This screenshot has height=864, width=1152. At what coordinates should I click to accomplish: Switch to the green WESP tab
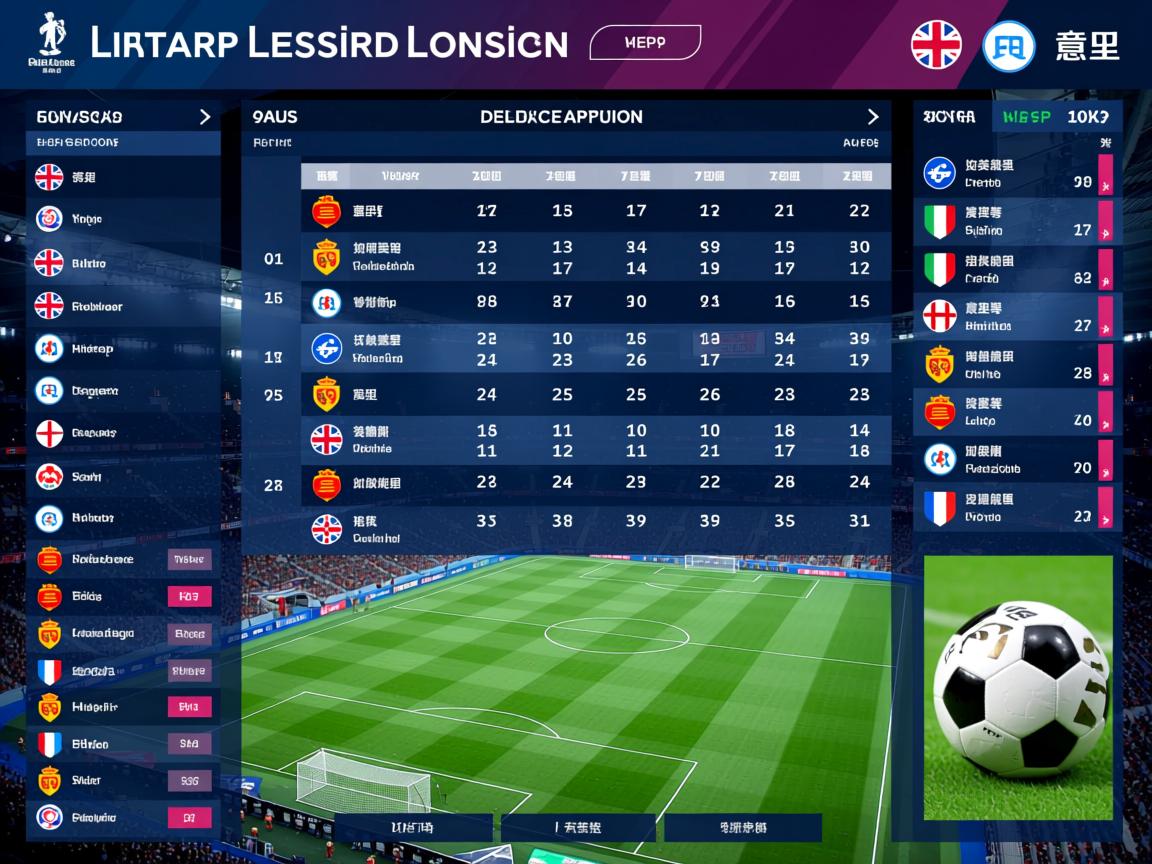pyautogui.click(x=1026, y=117)
